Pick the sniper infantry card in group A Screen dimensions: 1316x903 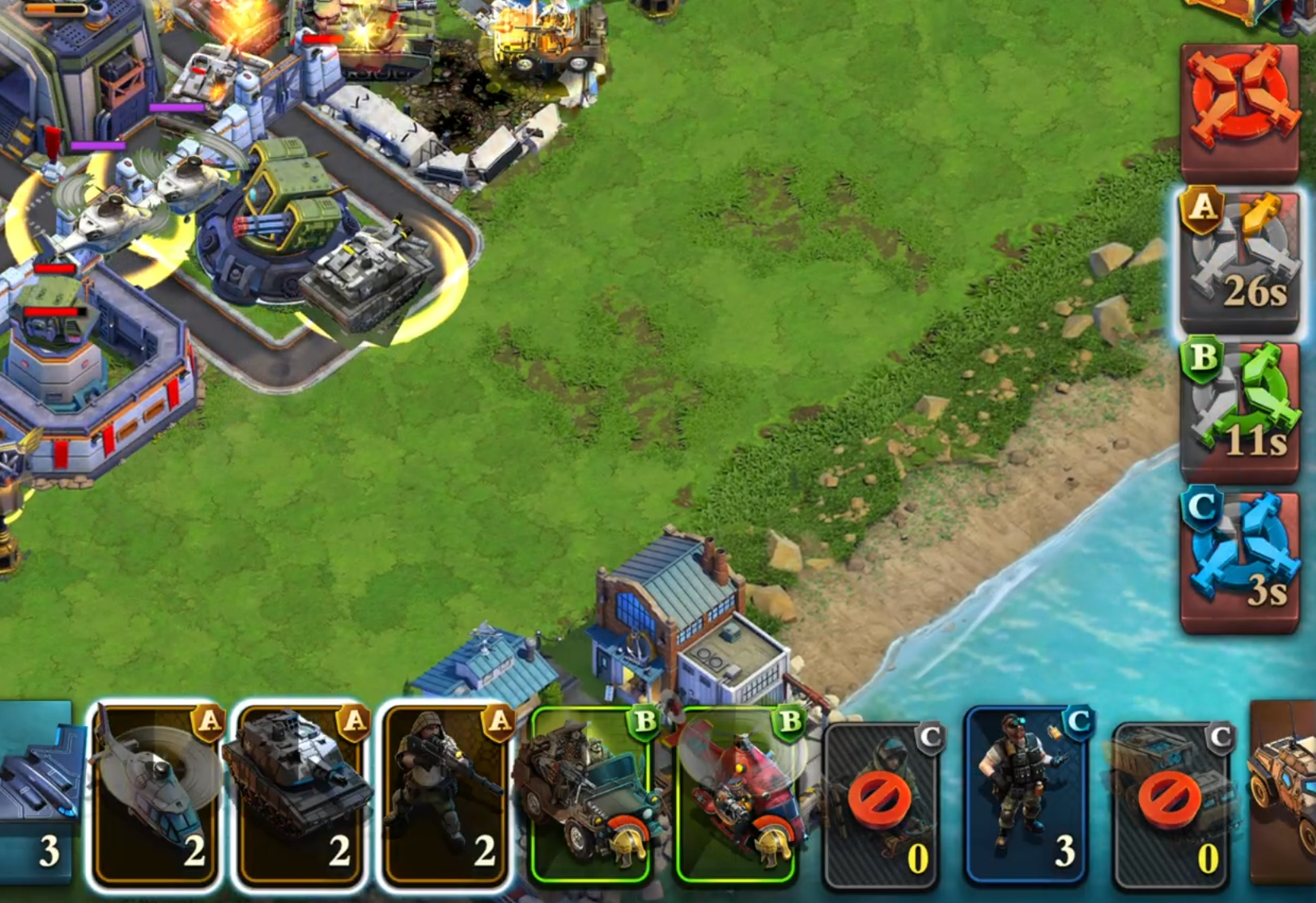[x=444, y=795]
